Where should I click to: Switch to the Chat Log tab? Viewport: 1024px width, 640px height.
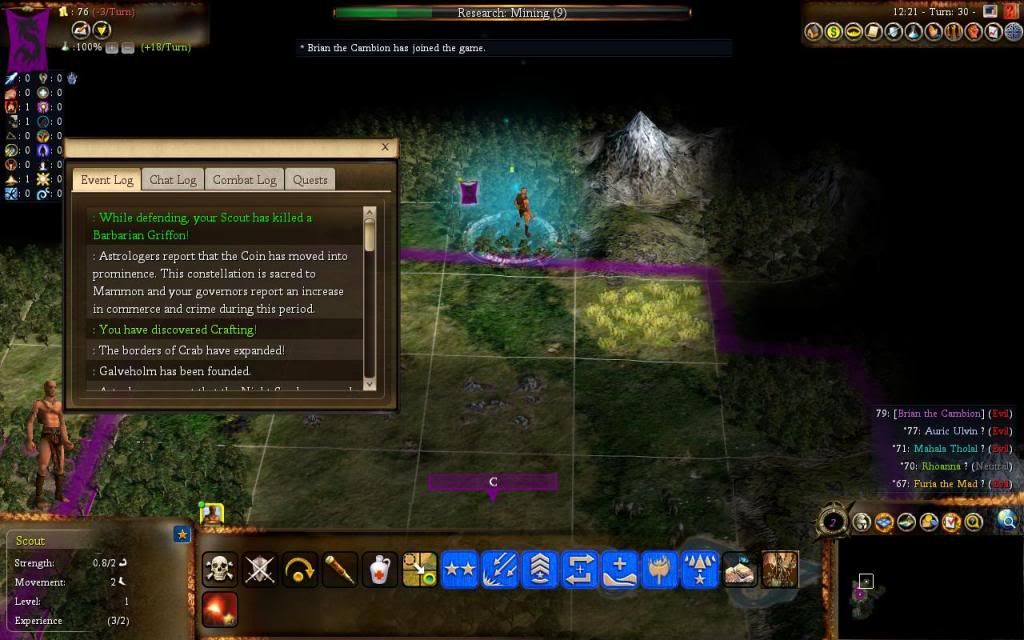coord(173,180)
